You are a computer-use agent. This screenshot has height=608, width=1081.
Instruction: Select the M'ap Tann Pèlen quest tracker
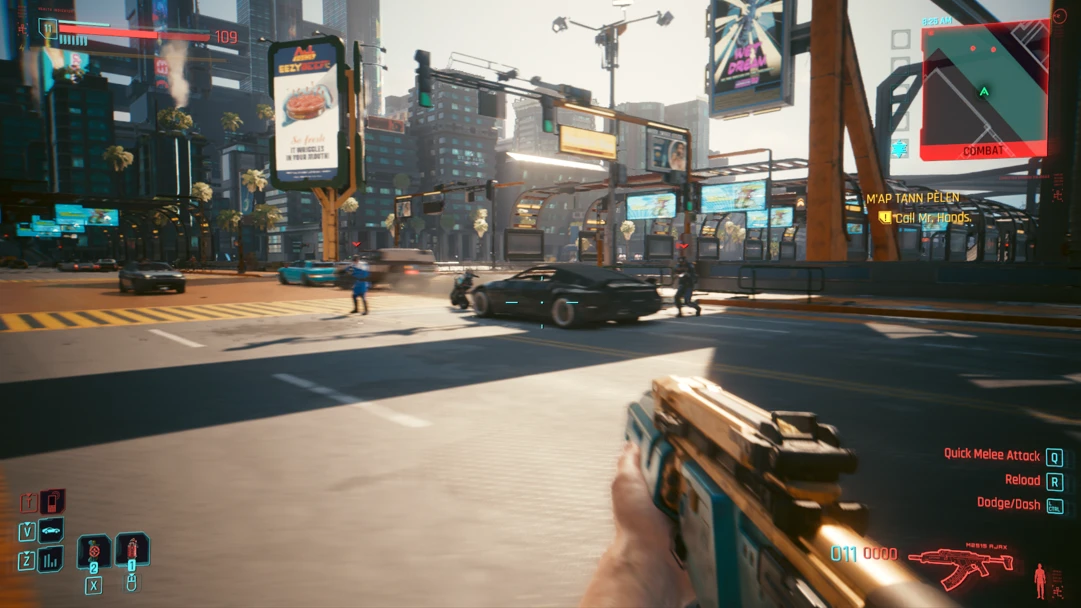coord(912,198)
